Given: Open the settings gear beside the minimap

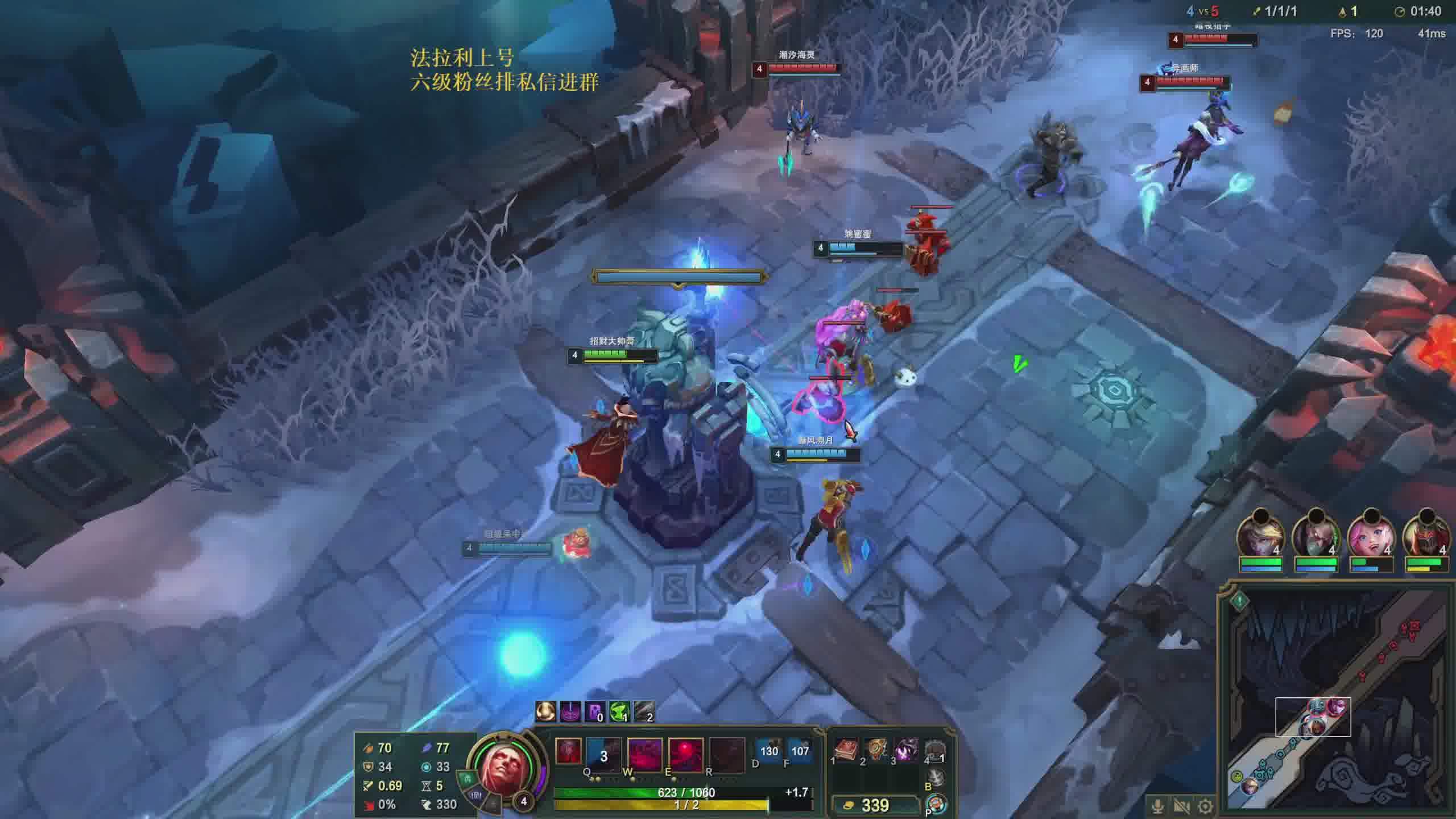Looking at the screenshot, I should pyautogui.click(x=1205, y=806).
